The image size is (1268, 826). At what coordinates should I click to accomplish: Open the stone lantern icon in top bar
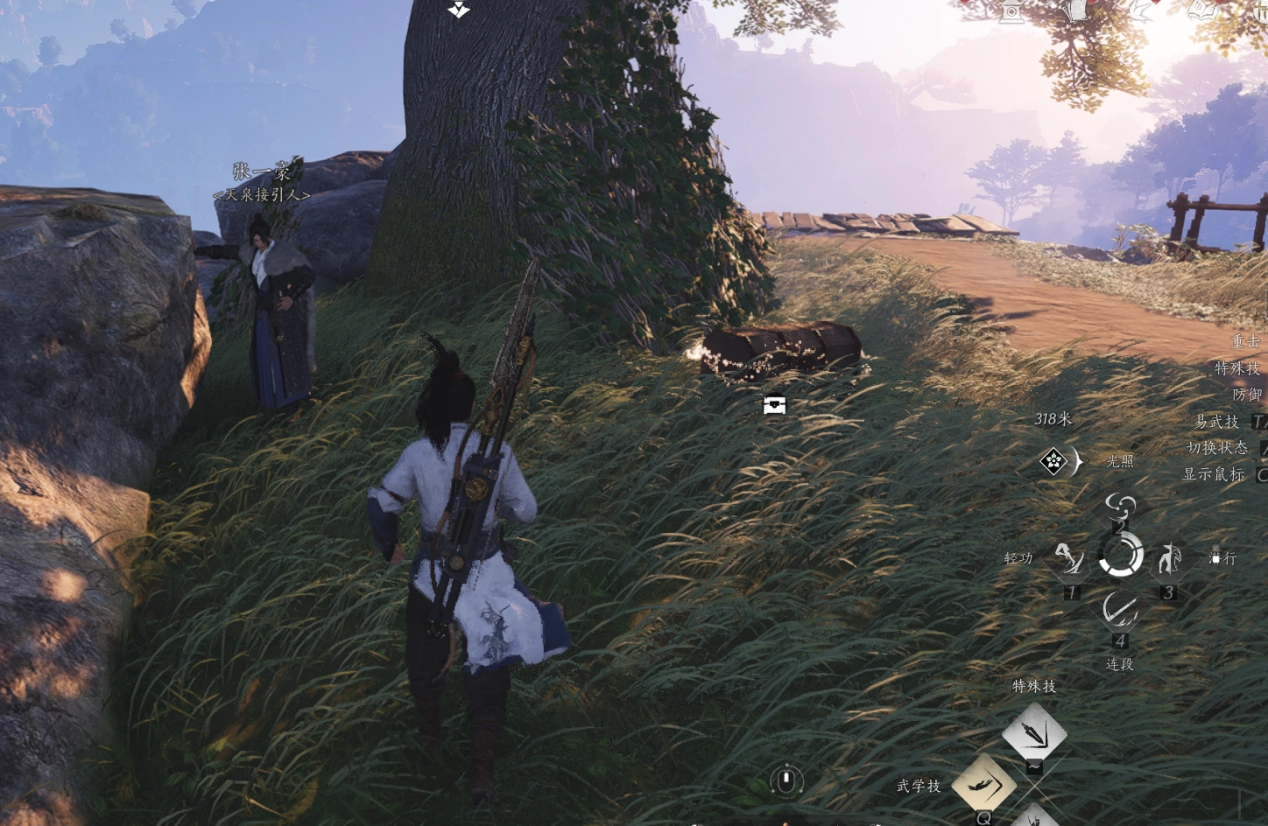[x=1012, y=10]
